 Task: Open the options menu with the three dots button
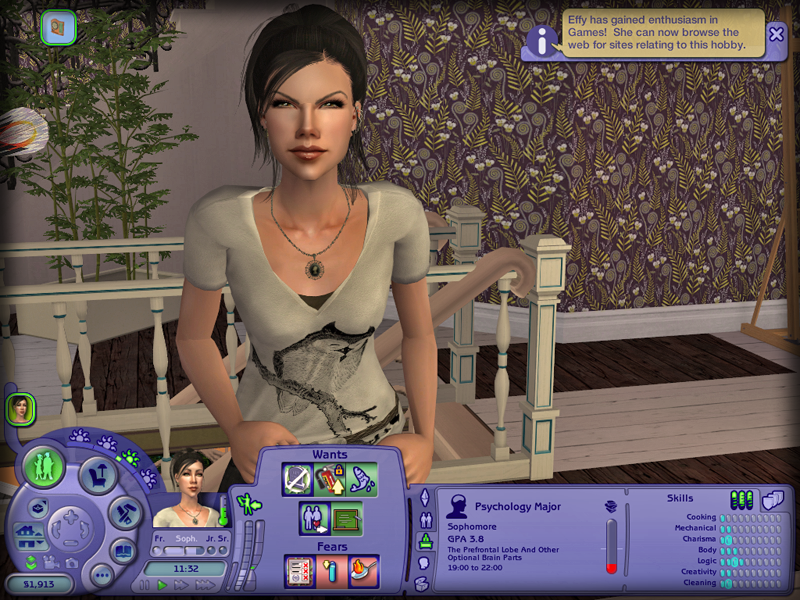(101, 575)
